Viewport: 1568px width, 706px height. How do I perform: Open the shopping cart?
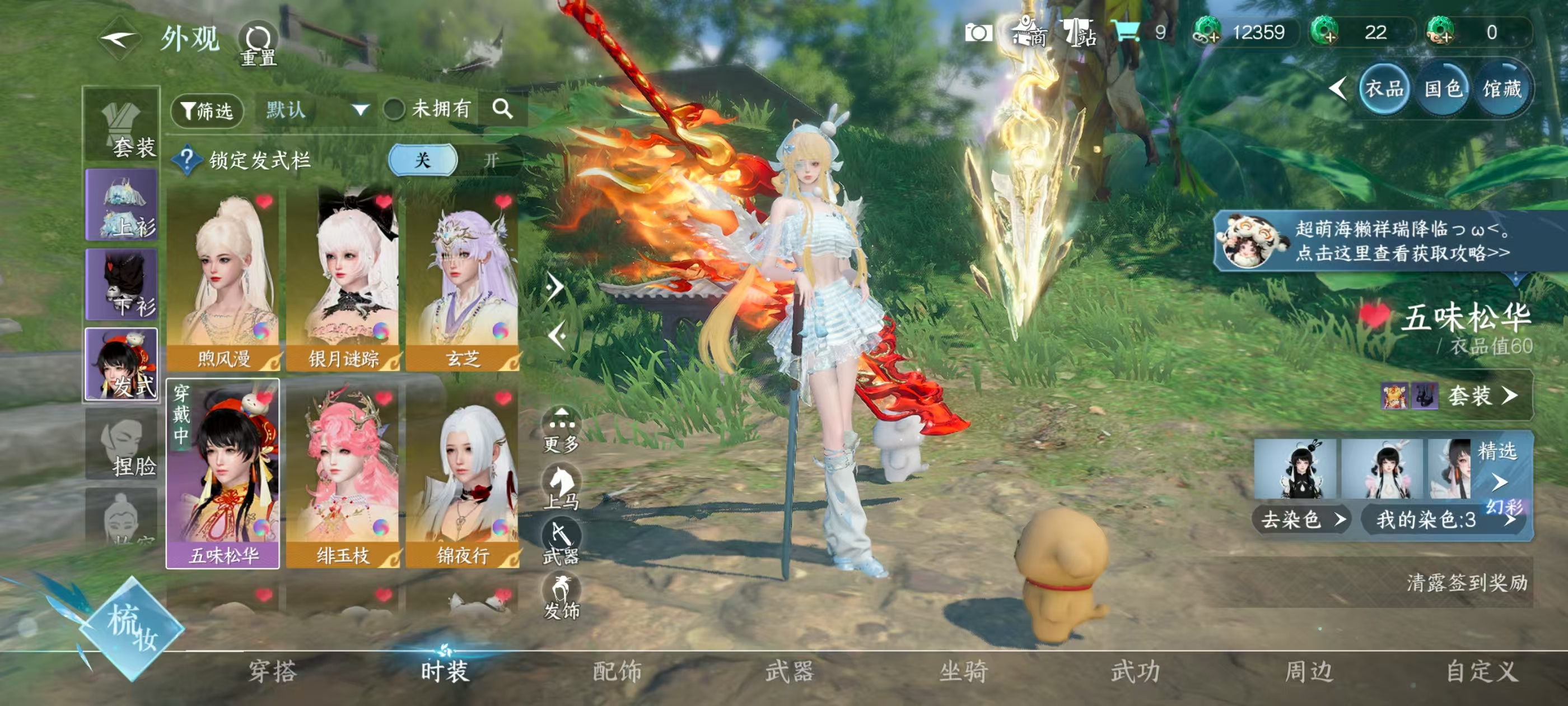[1126, 31]
